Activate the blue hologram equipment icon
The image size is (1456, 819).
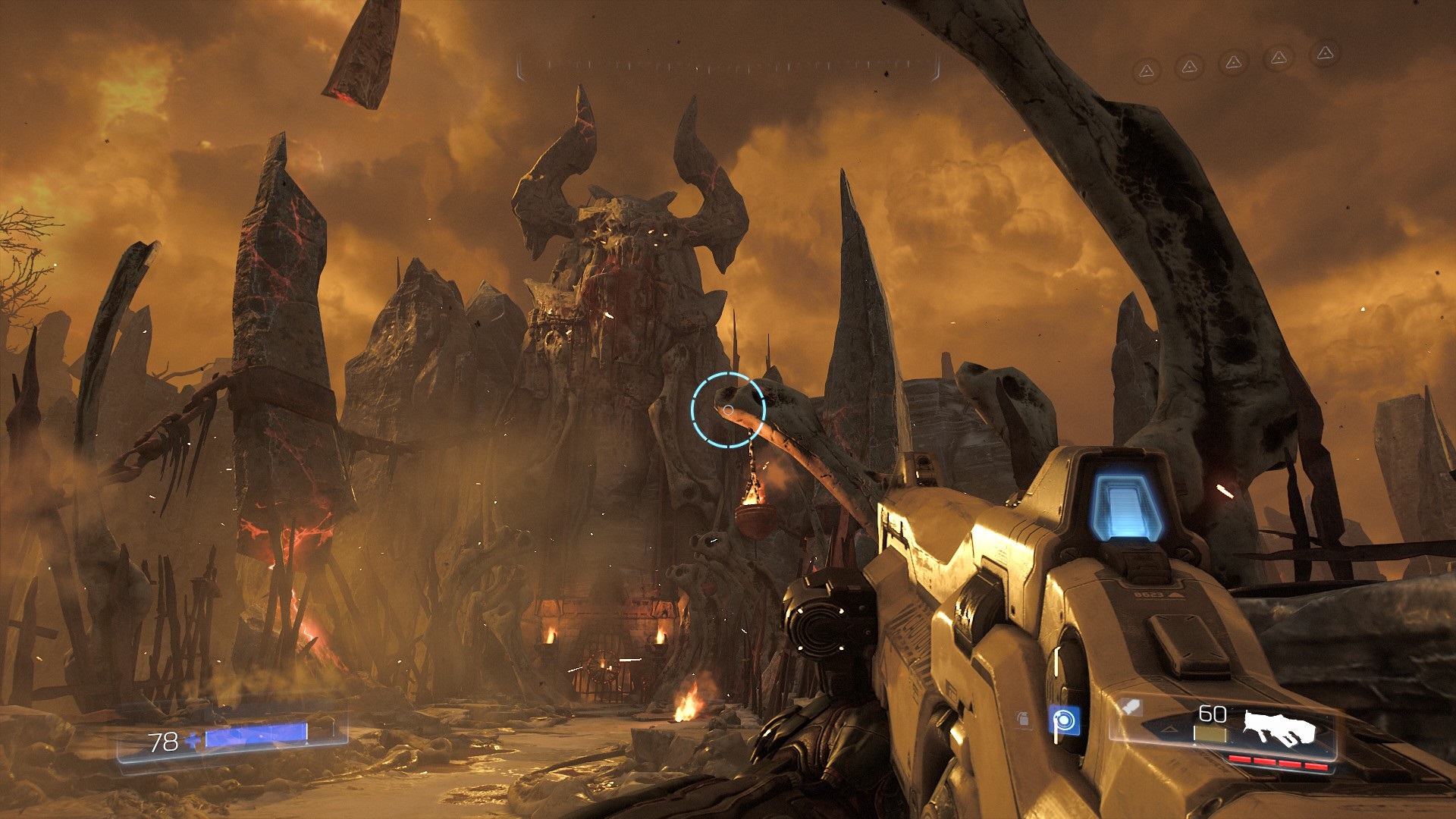[1064, 719]
